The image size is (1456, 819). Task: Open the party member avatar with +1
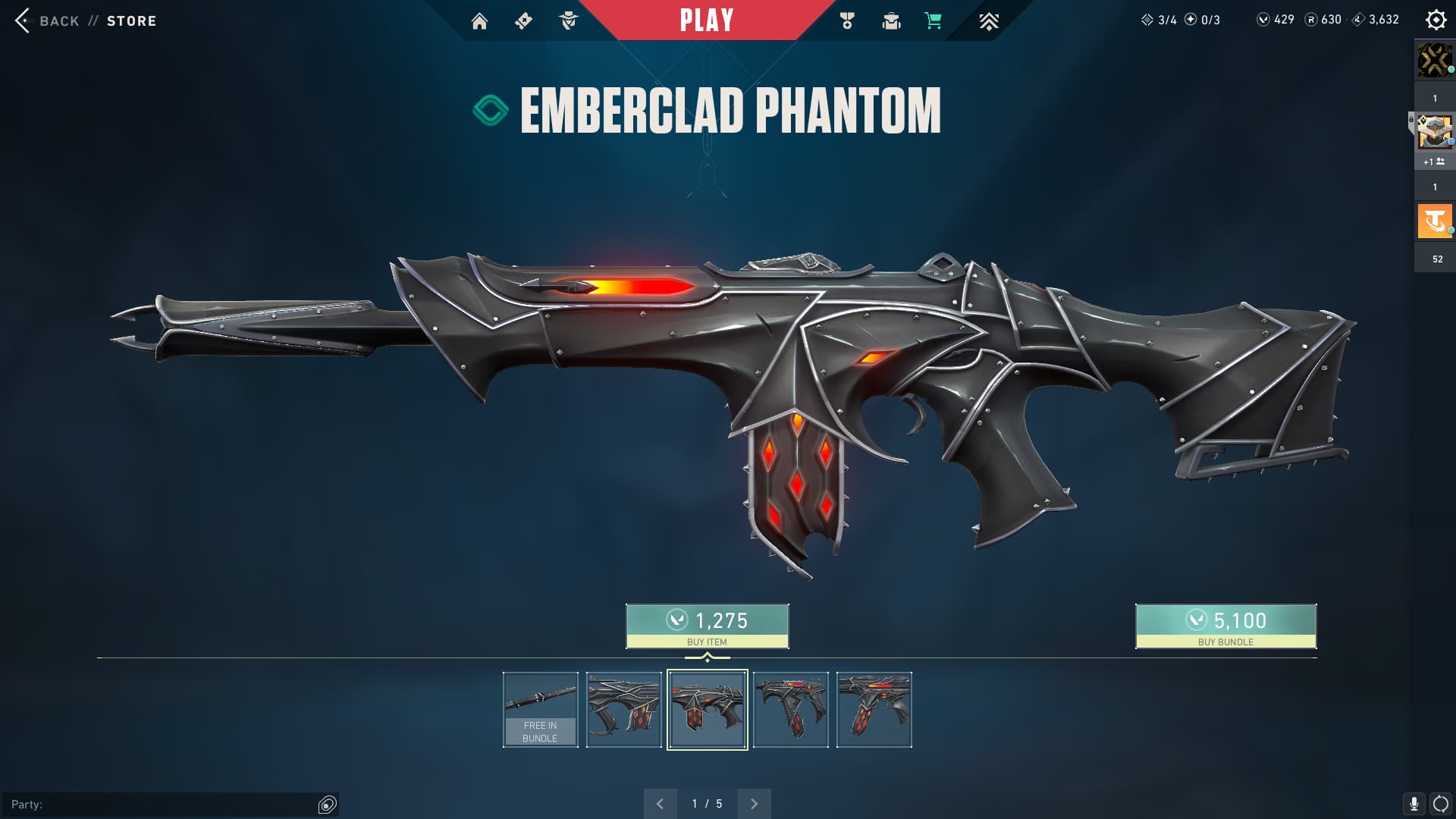[1435, 133]
